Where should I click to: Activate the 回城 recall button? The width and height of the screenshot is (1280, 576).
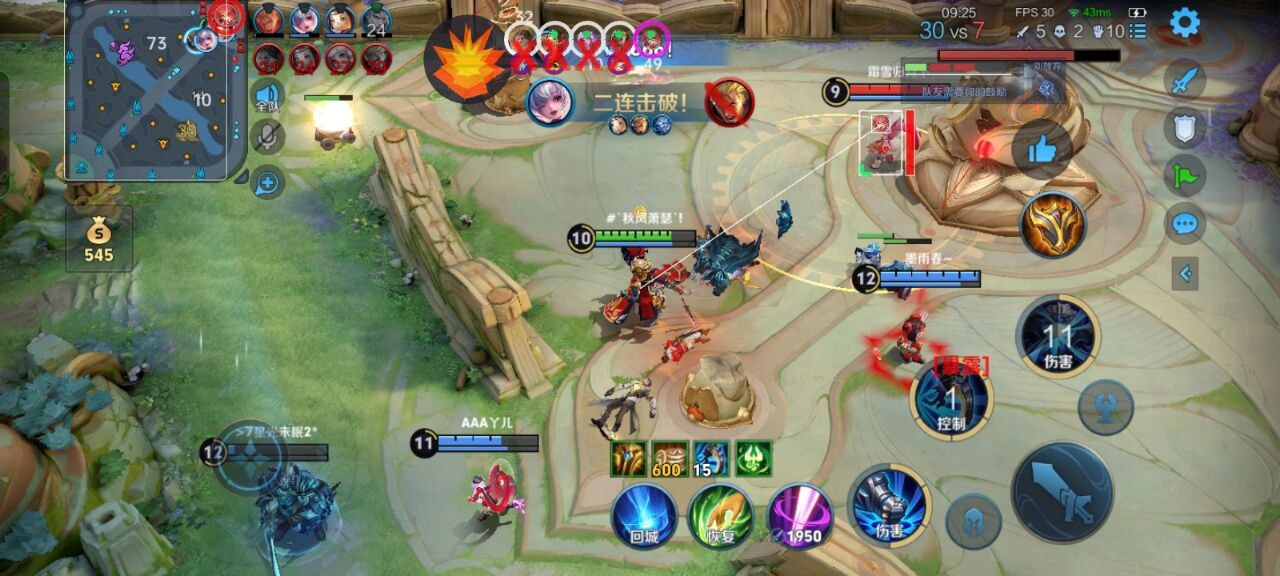(x=644, y=515)
